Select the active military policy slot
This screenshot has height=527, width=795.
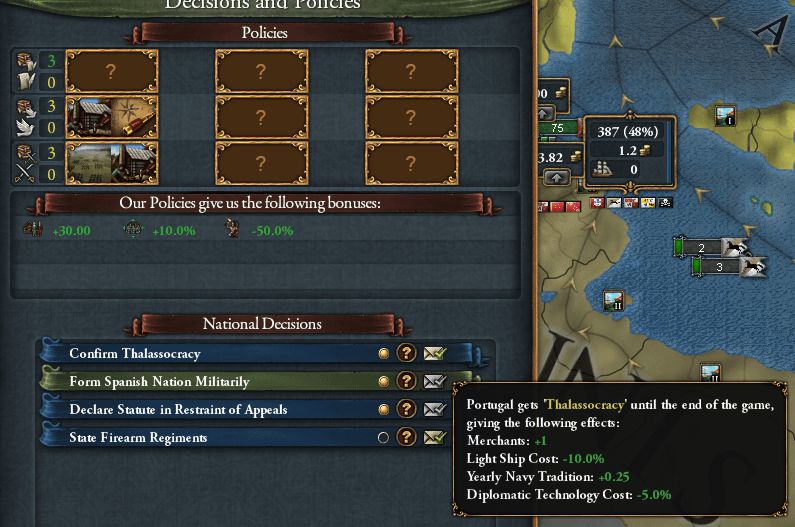tap(111, 164)
